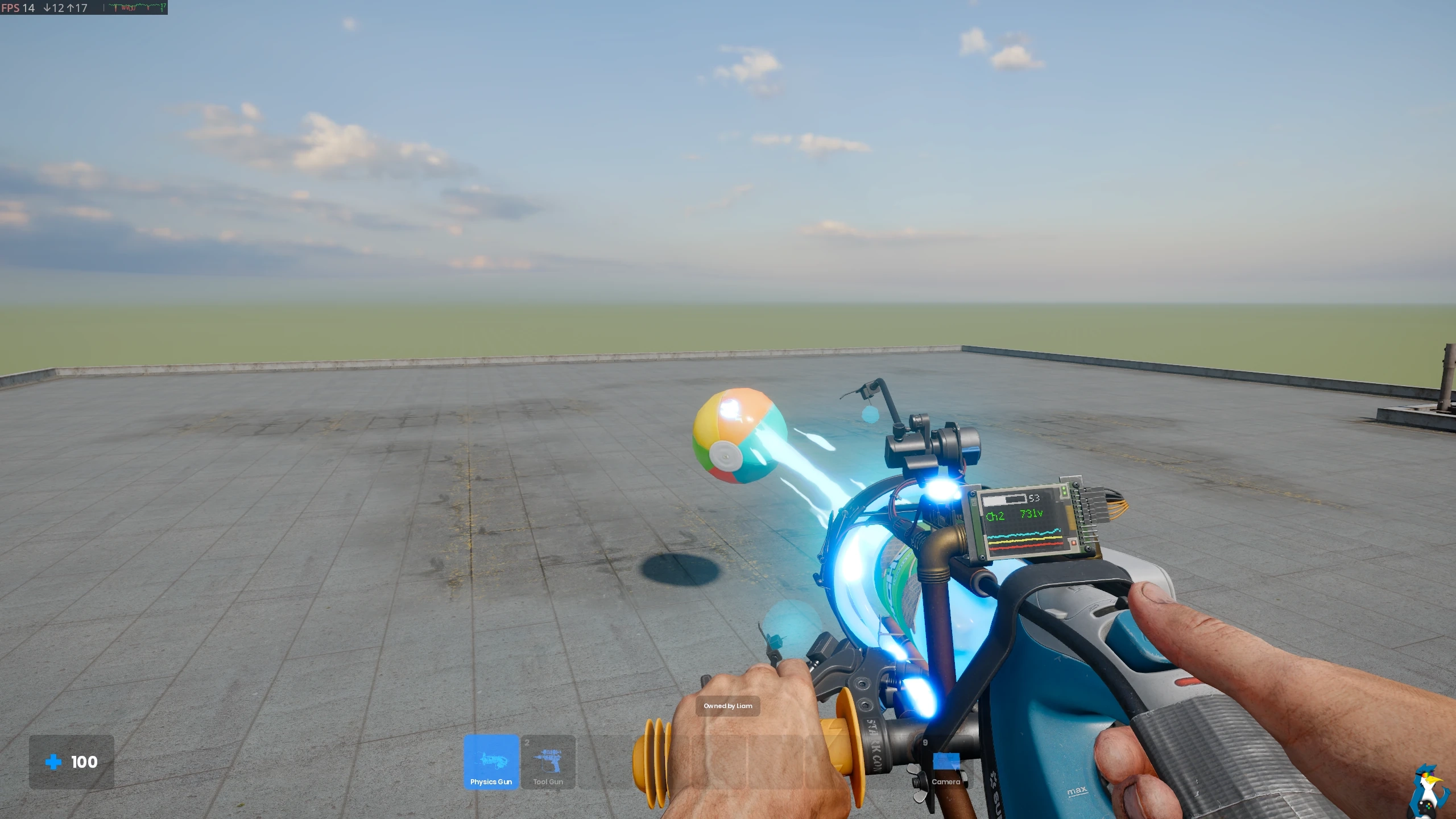Select the Physics Gun hotbar slot
1456x819 pixels.
491,762
